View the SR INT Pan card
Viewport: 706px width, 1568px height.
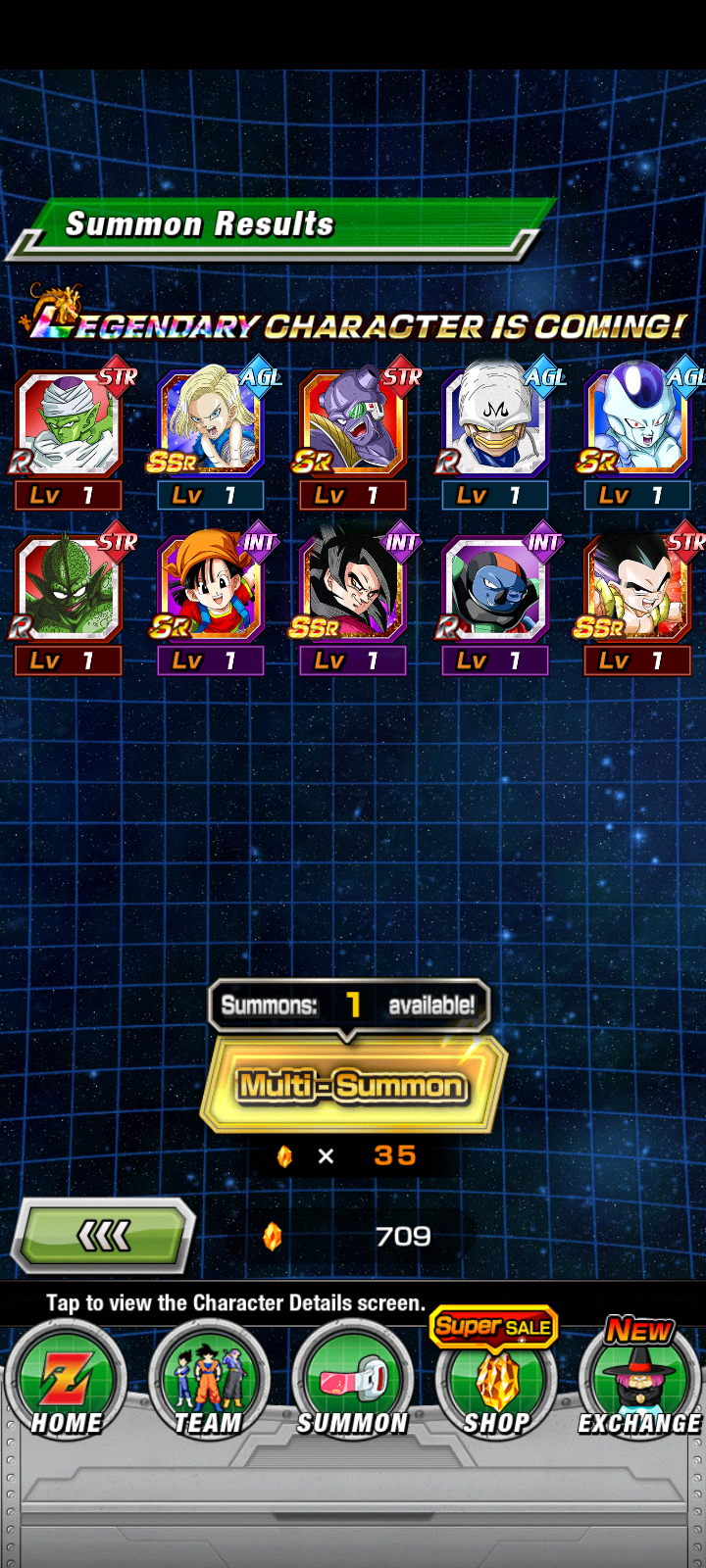(211, 590)
